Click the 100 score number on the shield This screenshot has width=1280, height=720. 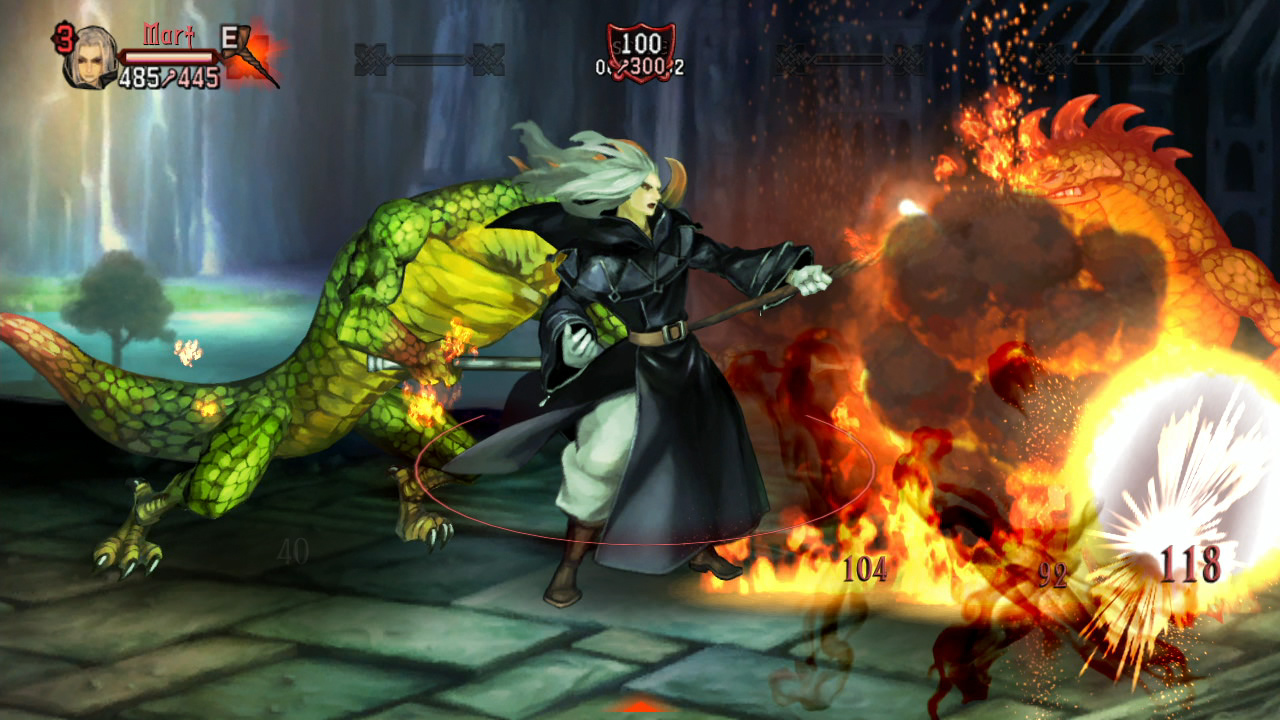pyautogui.click(x=643, y=43)
